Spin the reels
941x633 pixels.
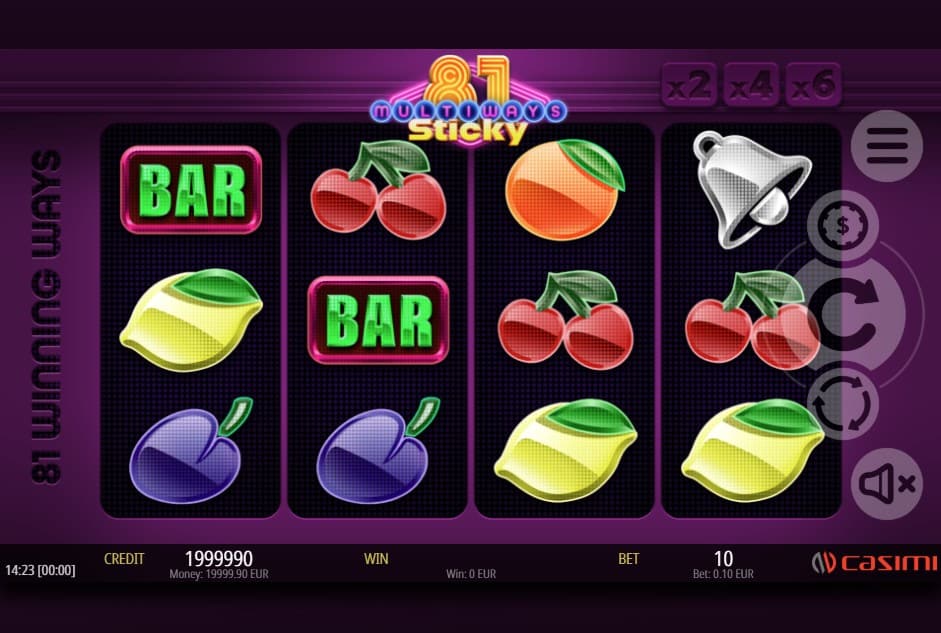(x=855, y=313)
